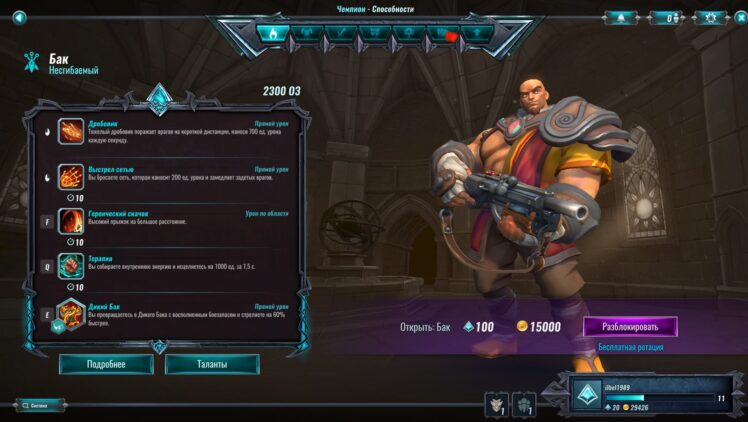Go back with the top-left arrow
This screenshot has width=748, height=422.
tap(17, 17)
